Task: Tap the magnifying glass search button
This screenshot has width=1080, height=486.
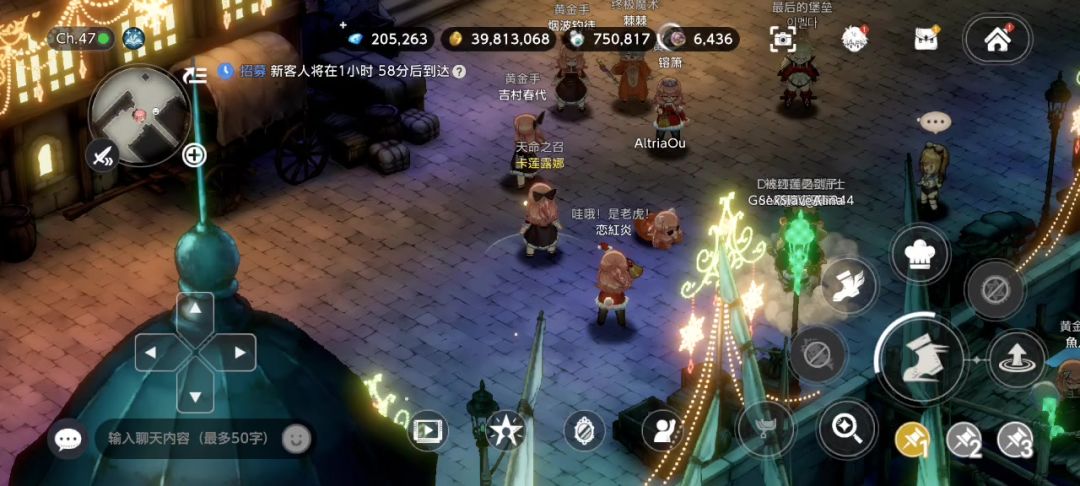Action: 847,429
